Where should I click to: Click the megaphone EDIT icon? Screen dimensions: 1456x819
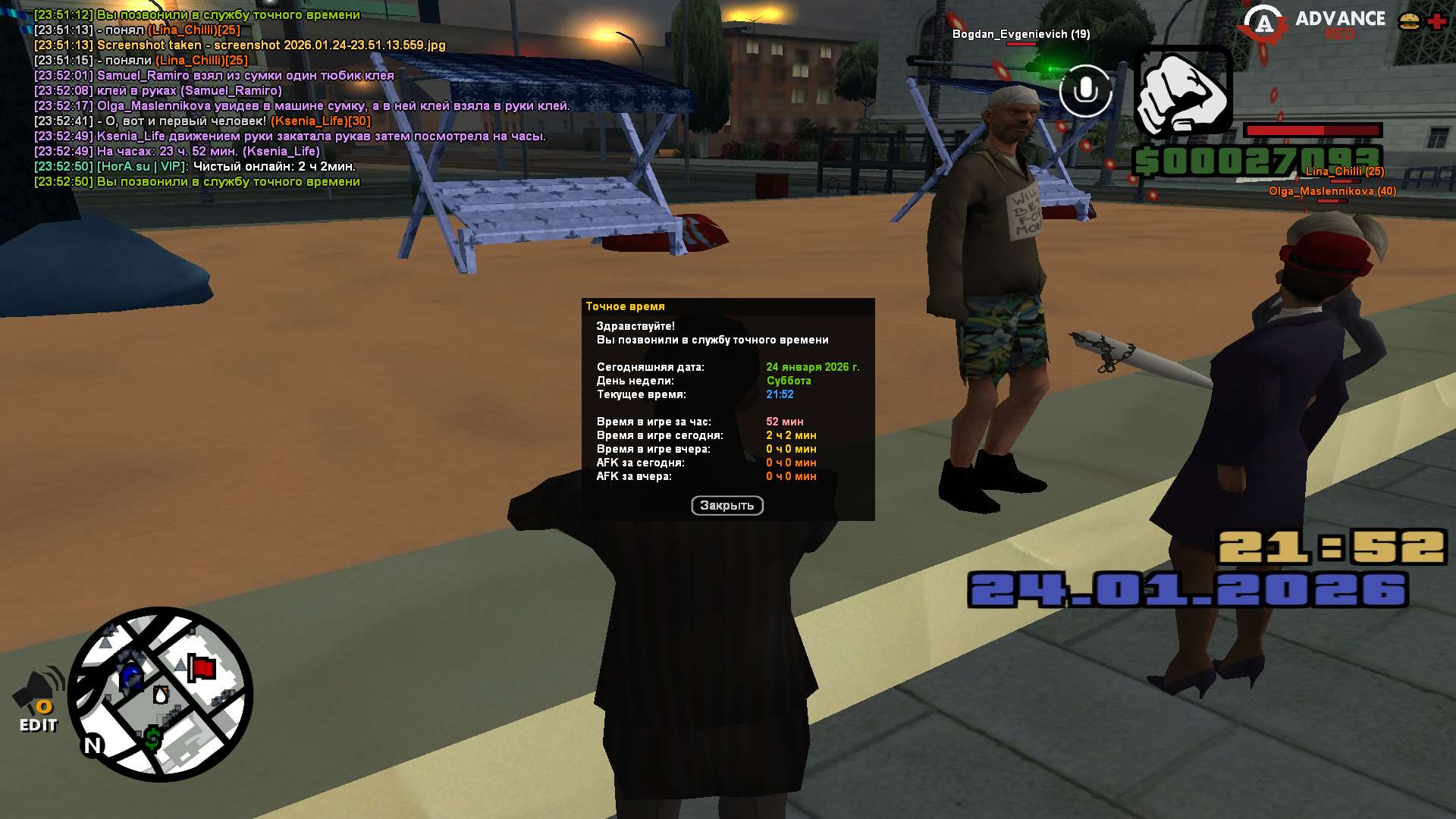(39, 701)
